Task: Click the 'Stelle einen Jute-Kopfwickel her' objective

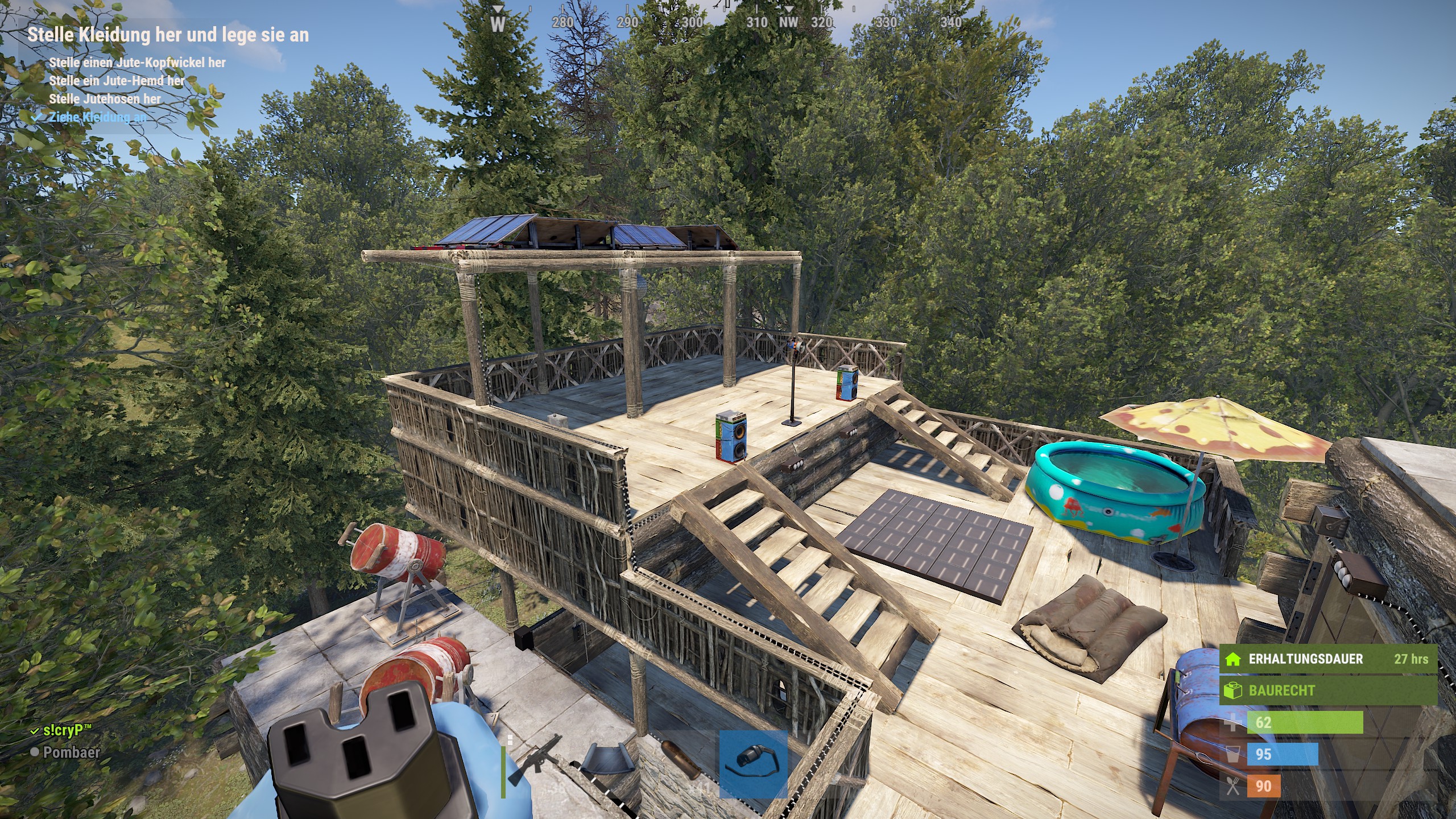Action: [137, 63]
